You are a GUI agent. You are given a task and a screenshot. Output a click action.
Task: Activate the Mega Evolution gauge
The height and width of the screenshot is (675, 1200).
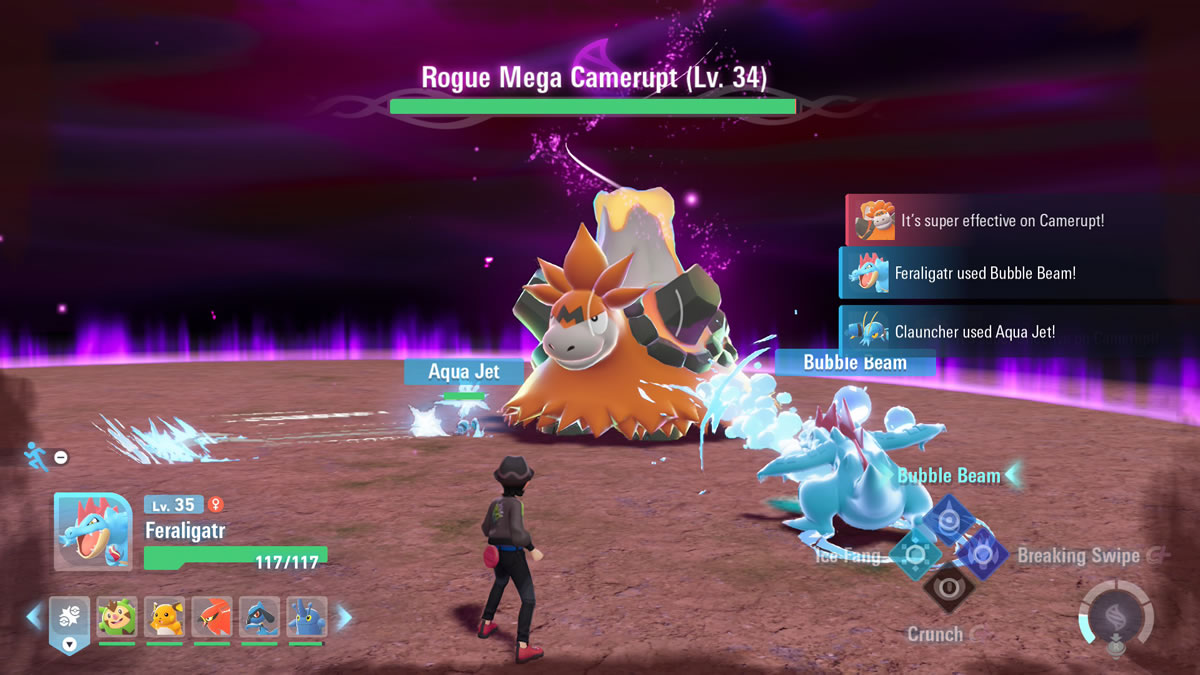pos(1115,616)
